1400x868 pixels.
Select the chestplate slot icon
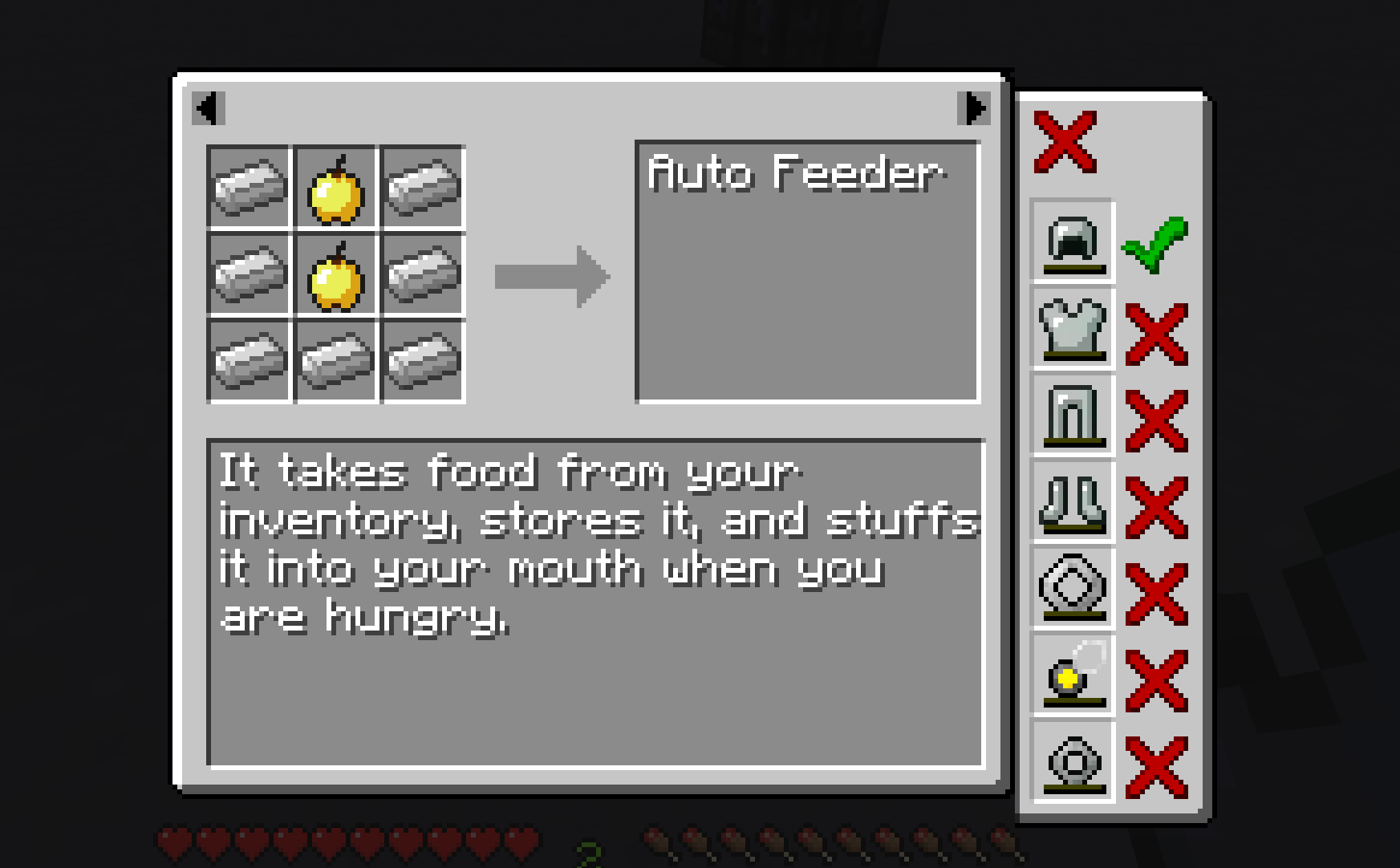click(1073, 328)
